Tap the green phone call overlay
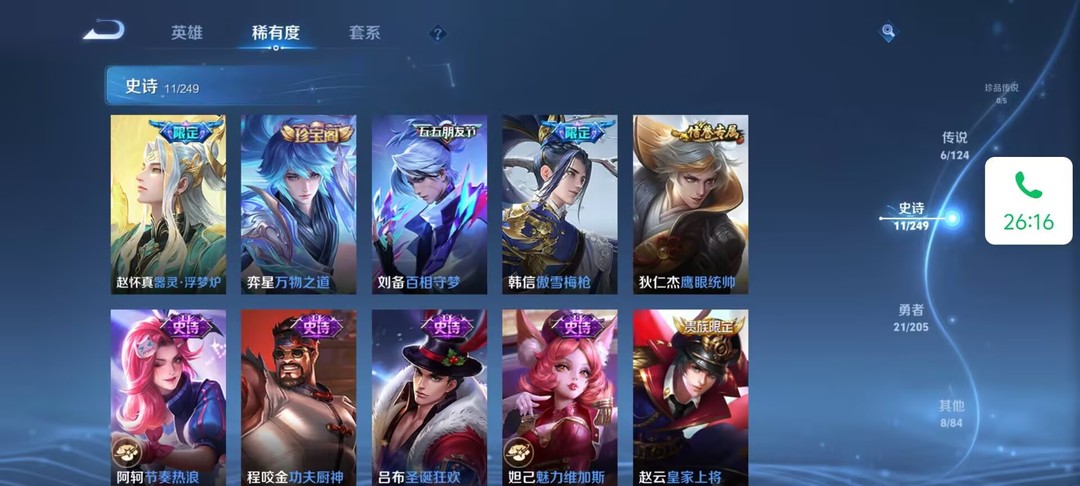The image size is (1080, 486). tap(1028, 201)
